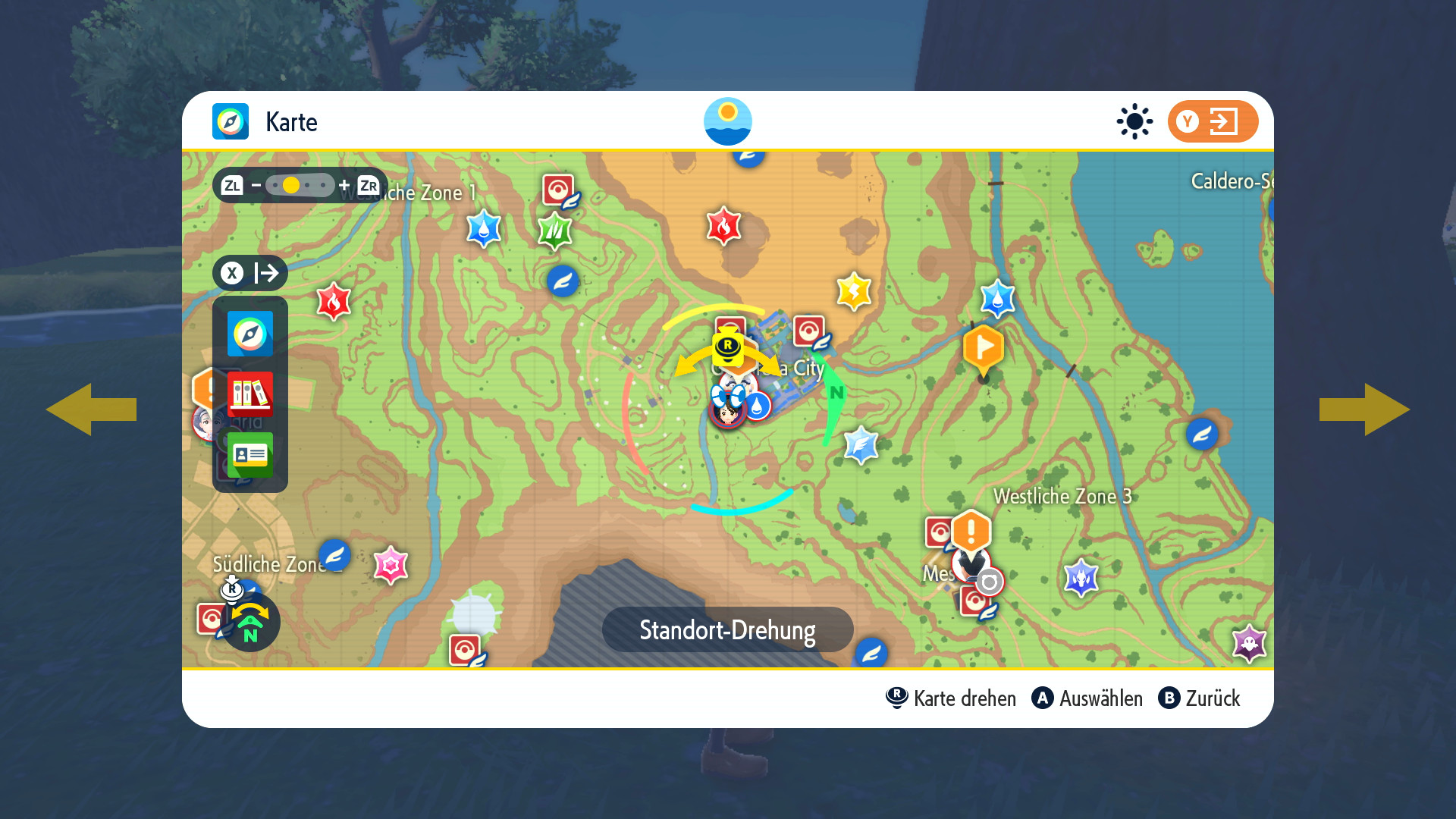Choose the pale blue Ice Tera Raid crystal

pos(861,444)
